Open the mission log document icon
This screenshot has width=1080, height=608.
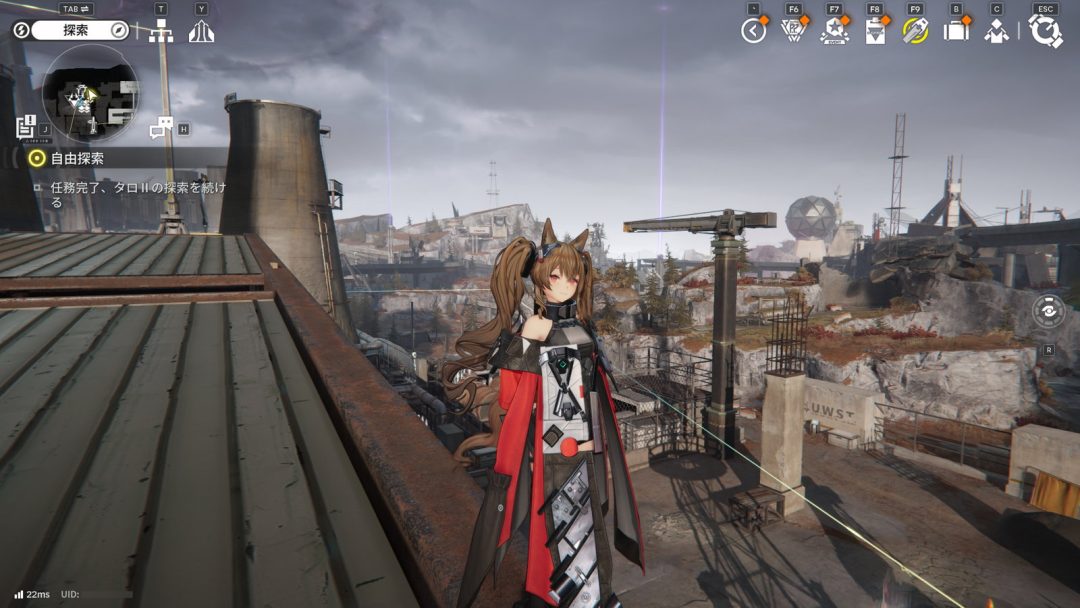click(x=26, y=126)
